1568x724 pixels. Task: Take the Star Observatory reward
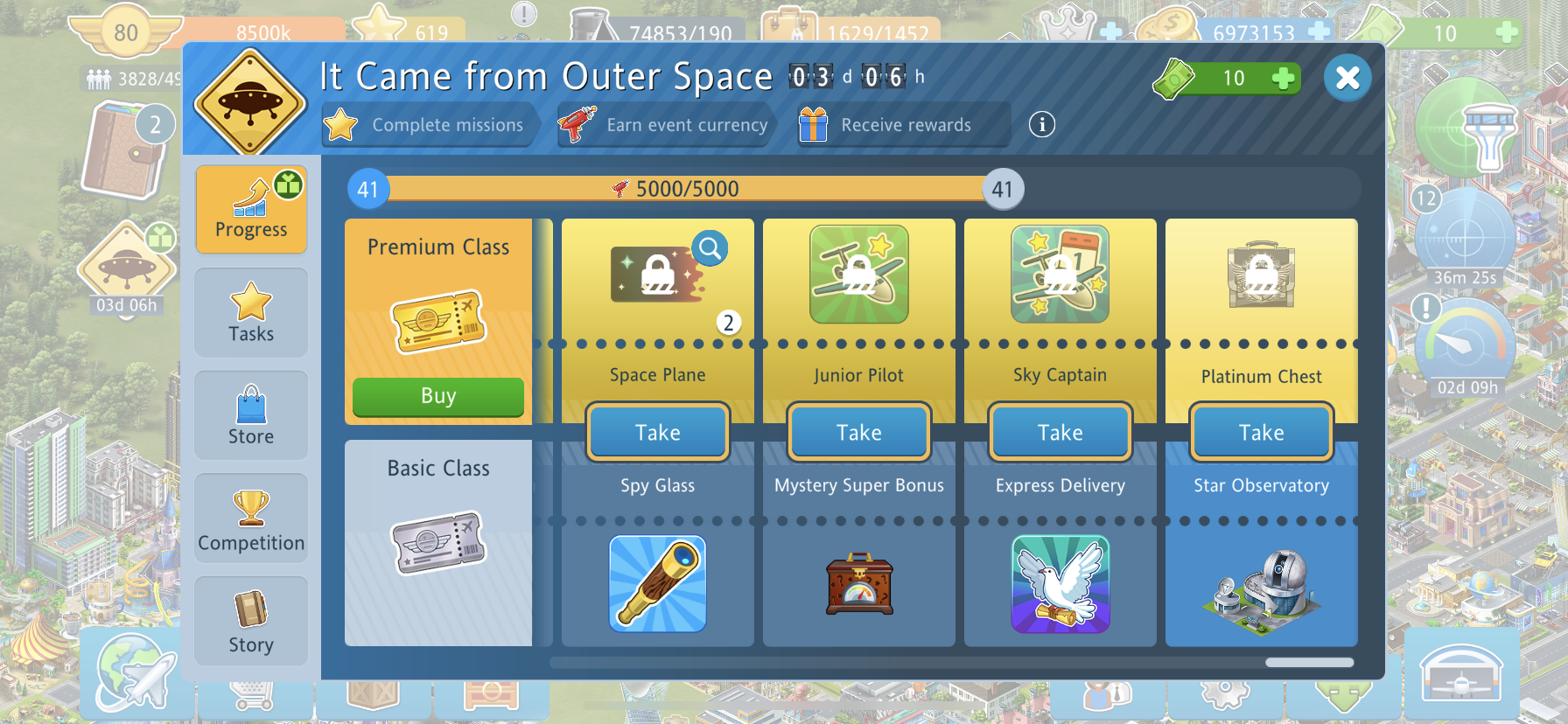1262,432
